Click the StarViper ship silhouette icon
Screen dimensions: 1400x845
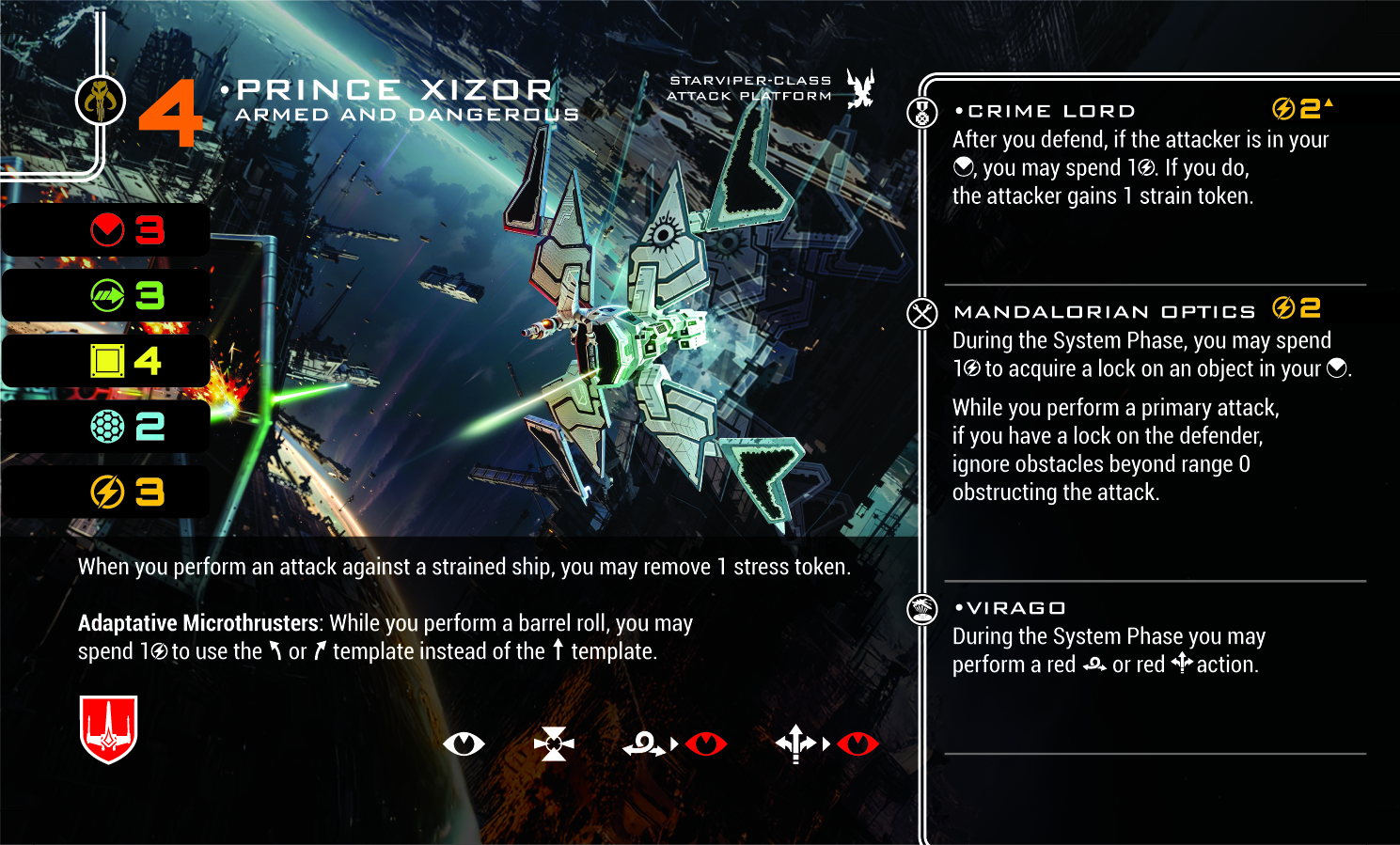859,89
